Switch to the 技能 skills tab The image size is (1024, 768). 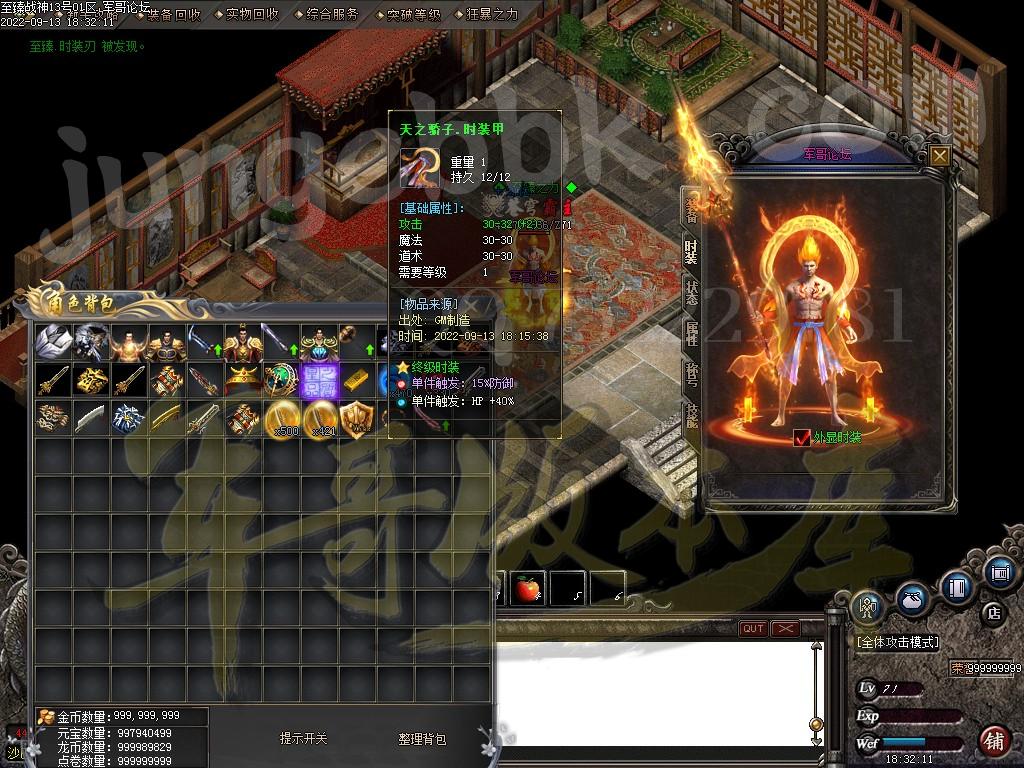click(690, 417)
